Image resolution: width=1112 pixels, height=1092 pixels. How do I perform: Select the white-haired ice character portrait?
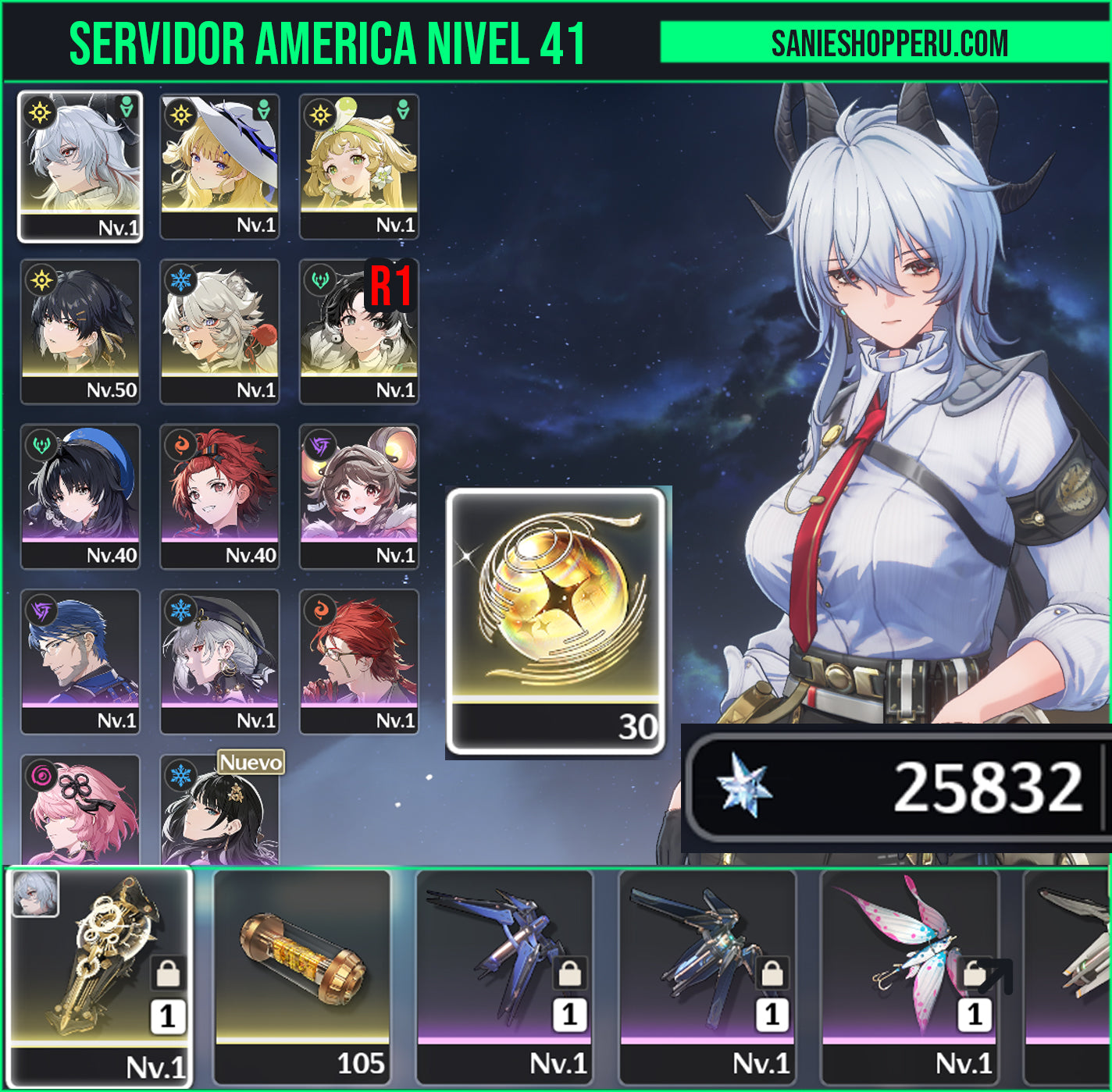pos(219,331)
